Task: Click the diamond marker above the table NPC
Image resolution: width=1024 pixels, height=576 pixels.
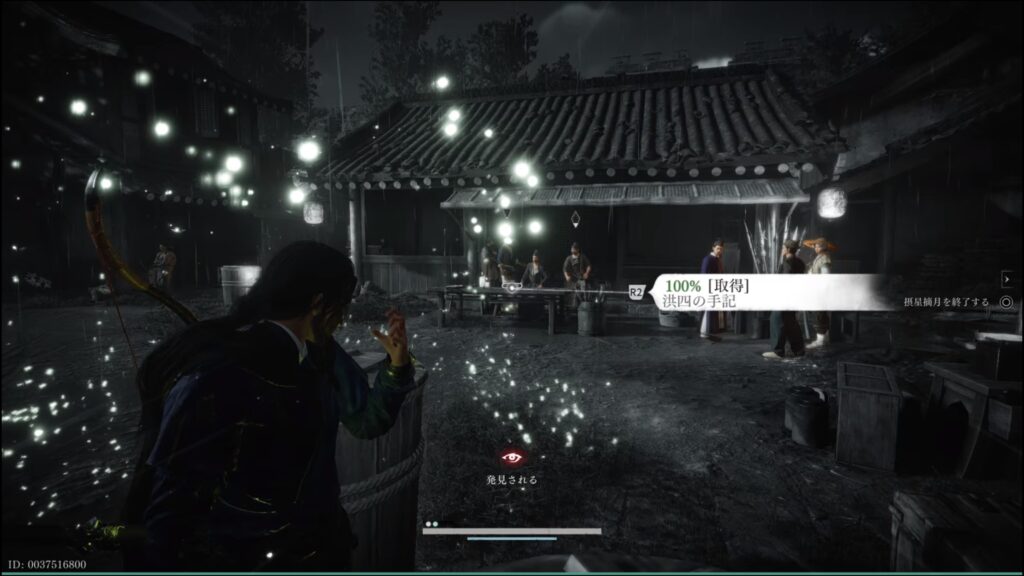Action: pos(575,217)
